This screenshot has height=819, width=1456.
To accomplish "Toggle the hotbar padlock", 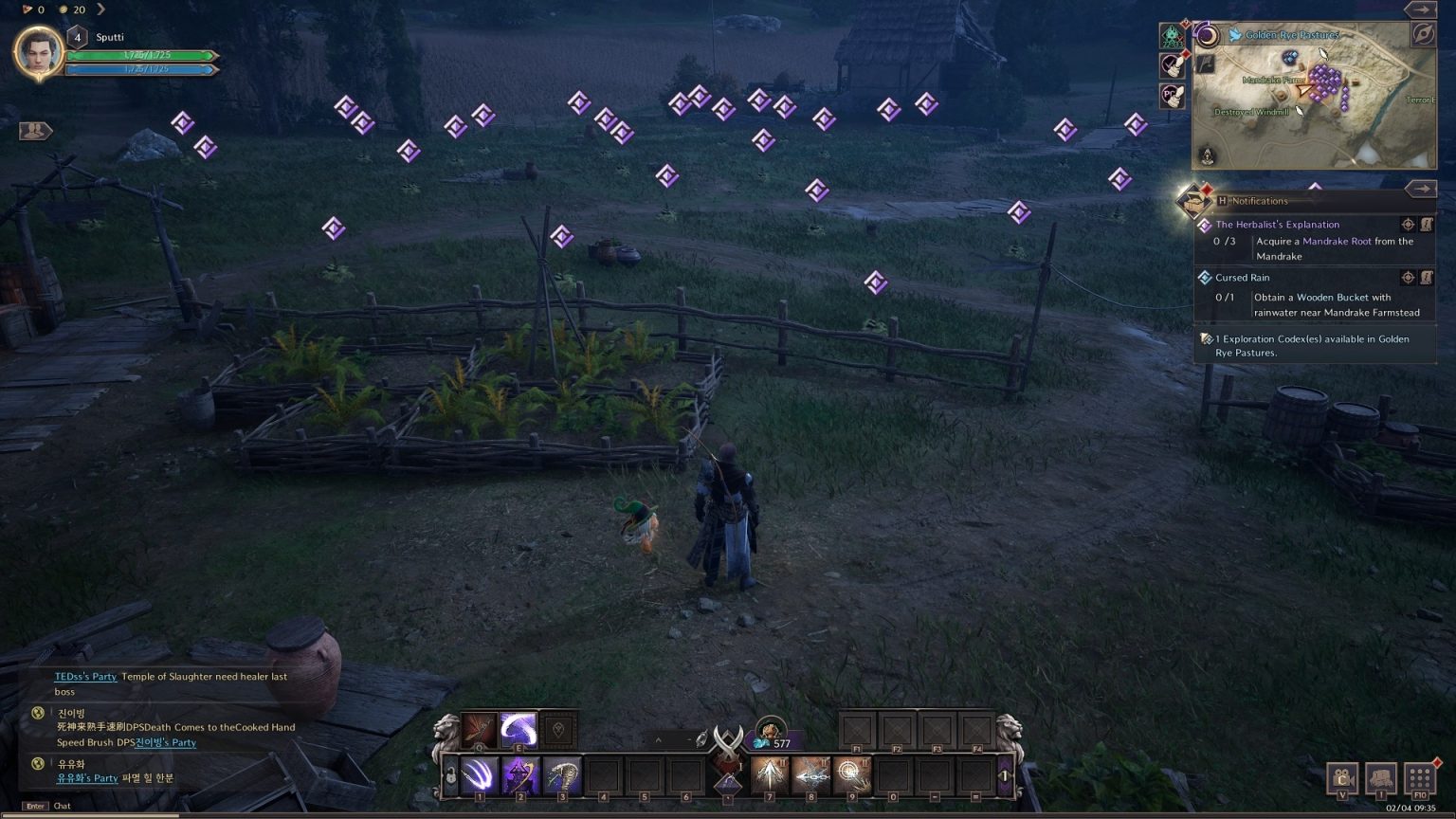I will [x=451, y=776].
